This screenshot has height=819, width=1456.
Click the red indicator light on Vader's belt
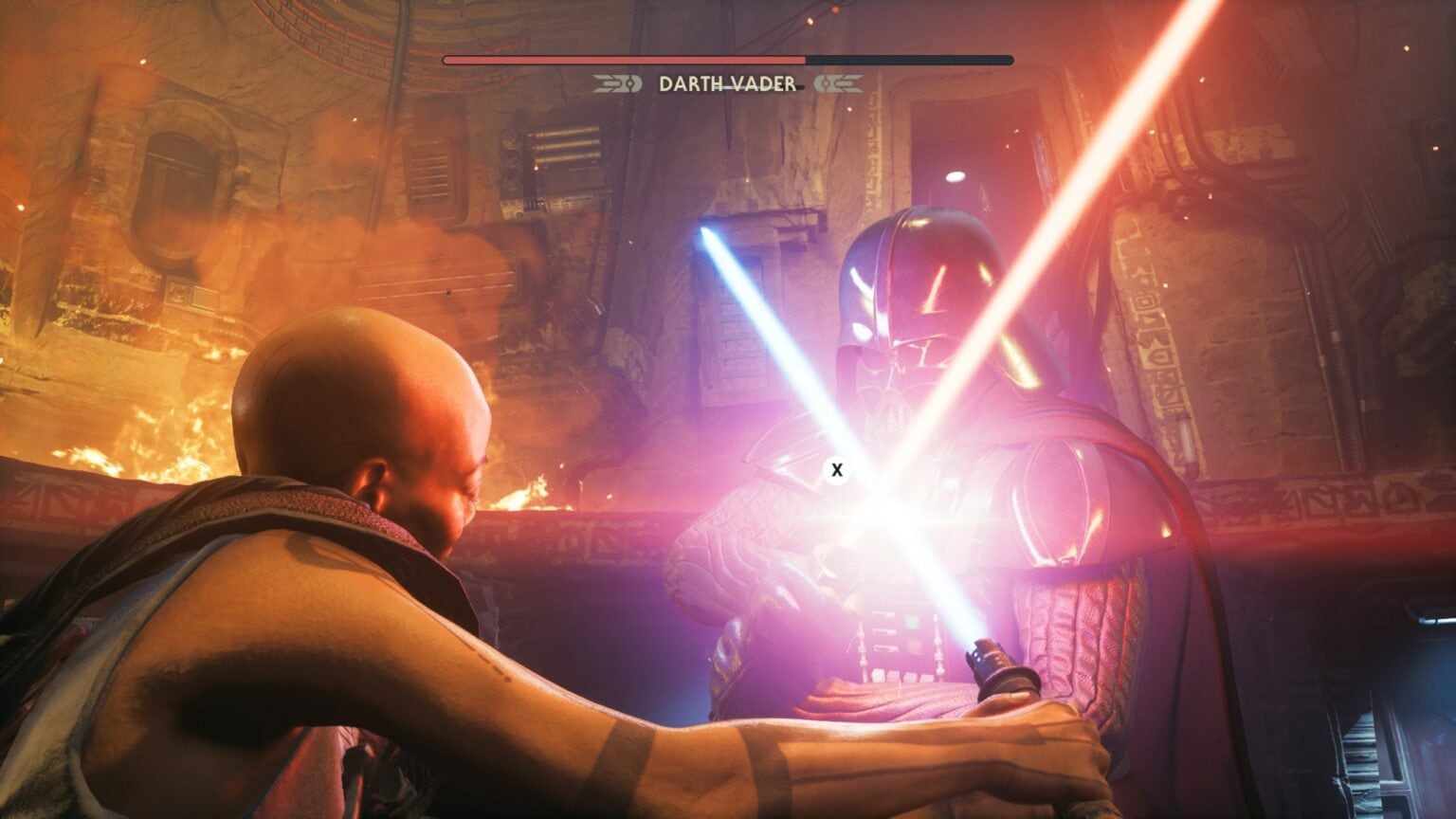[x=914, y=644]
